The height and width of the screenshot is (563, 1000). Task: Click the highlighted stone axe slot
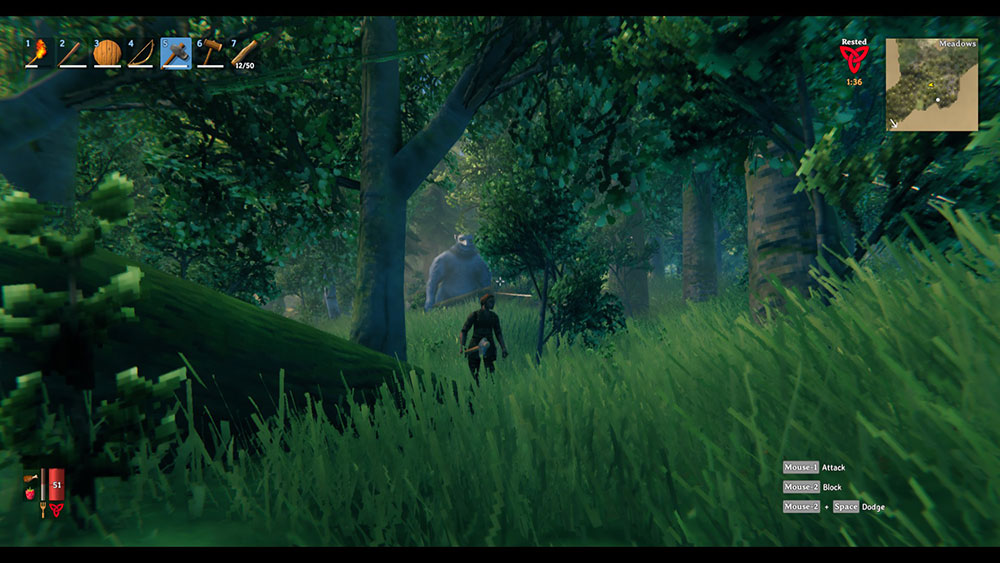(x=176, y=52)
